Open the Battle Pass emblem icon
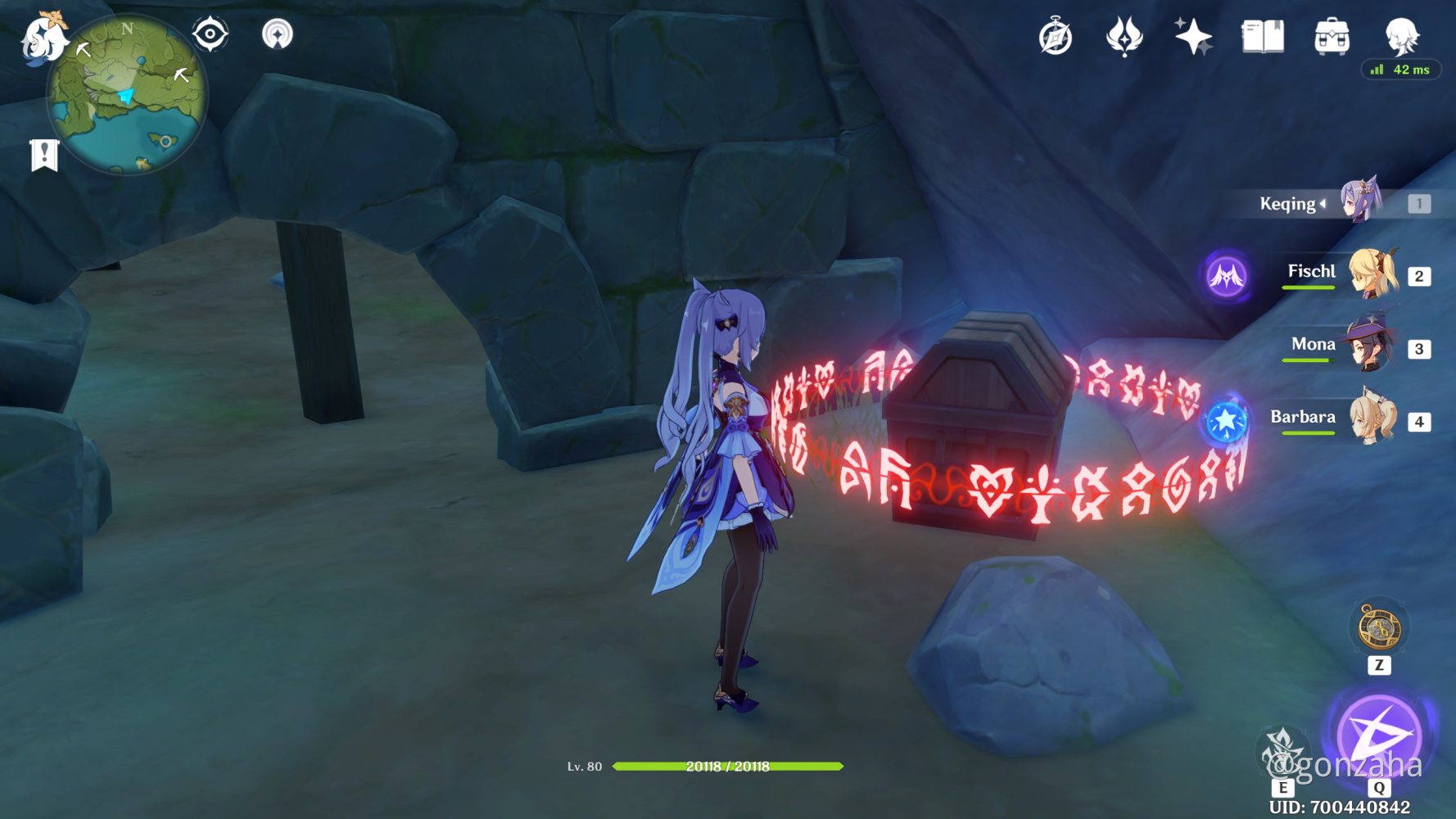1456x819 pixels. (x=1123, y=36)
